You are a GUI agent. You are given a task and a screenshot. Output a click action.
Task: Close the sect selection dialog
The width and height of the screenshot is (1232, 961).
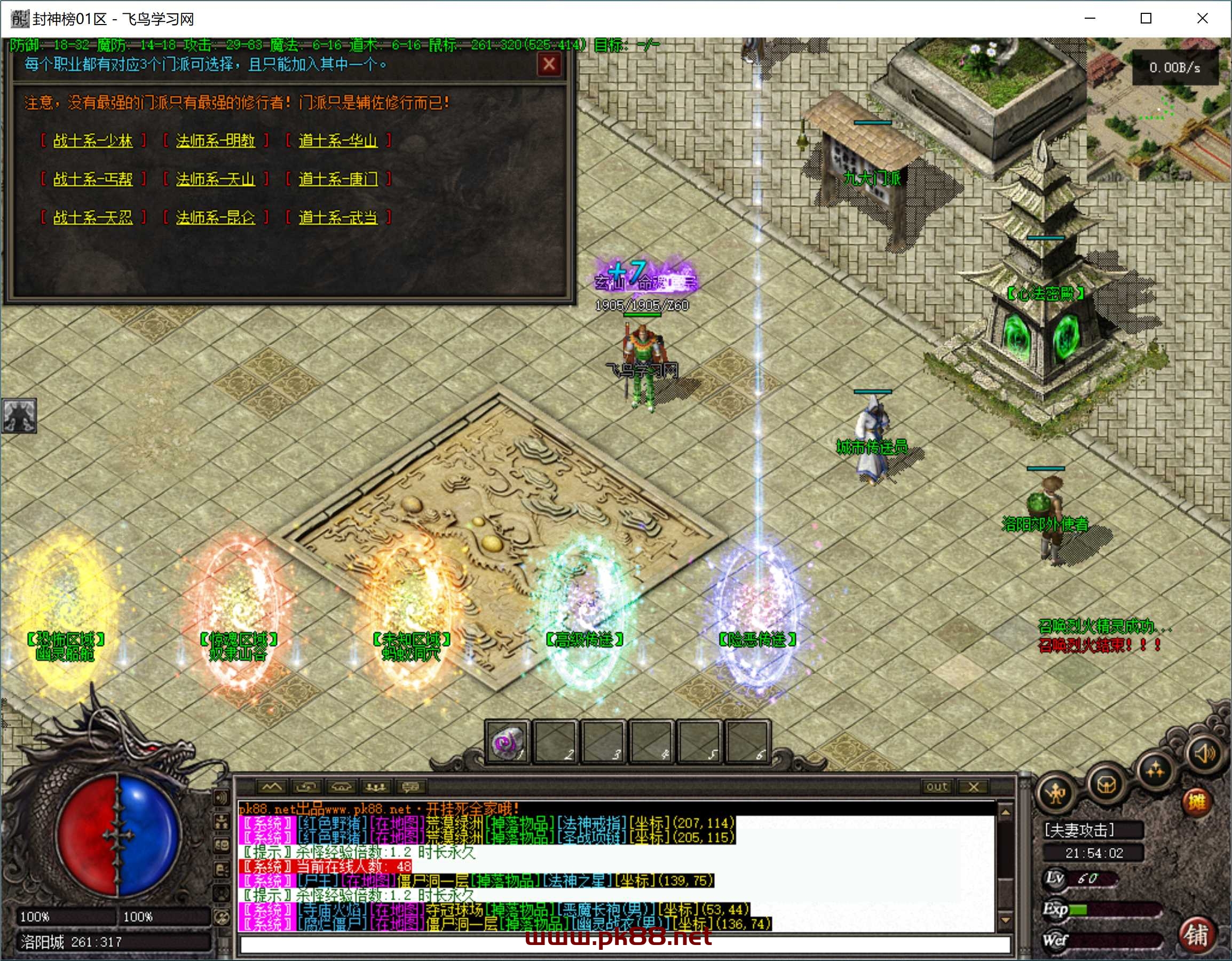pyautogui.click(x=549, y=64)
